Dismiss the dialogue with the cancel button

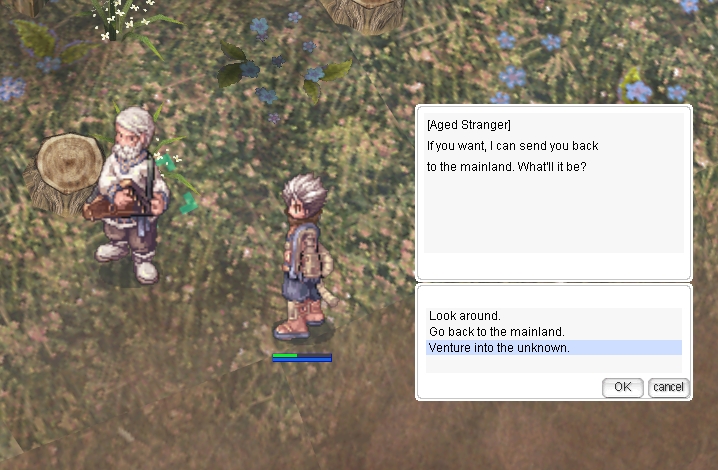(668, 387)
